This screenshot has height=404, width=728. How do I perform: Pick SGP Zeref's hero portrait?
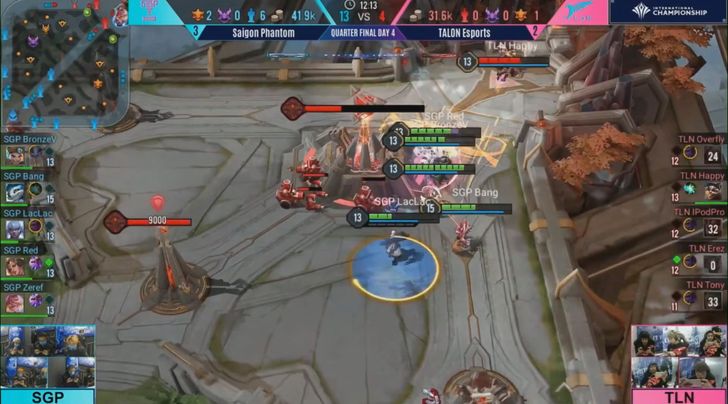15,301
